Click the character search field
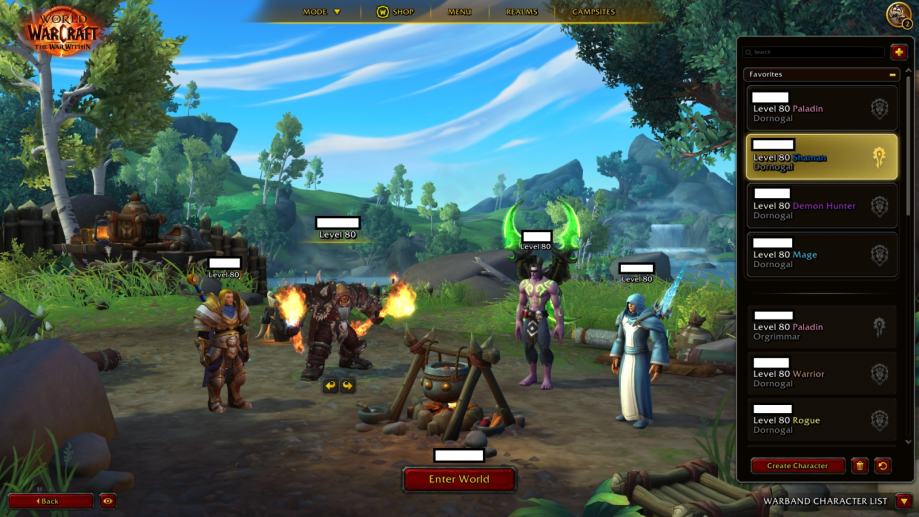 point(816,52)
